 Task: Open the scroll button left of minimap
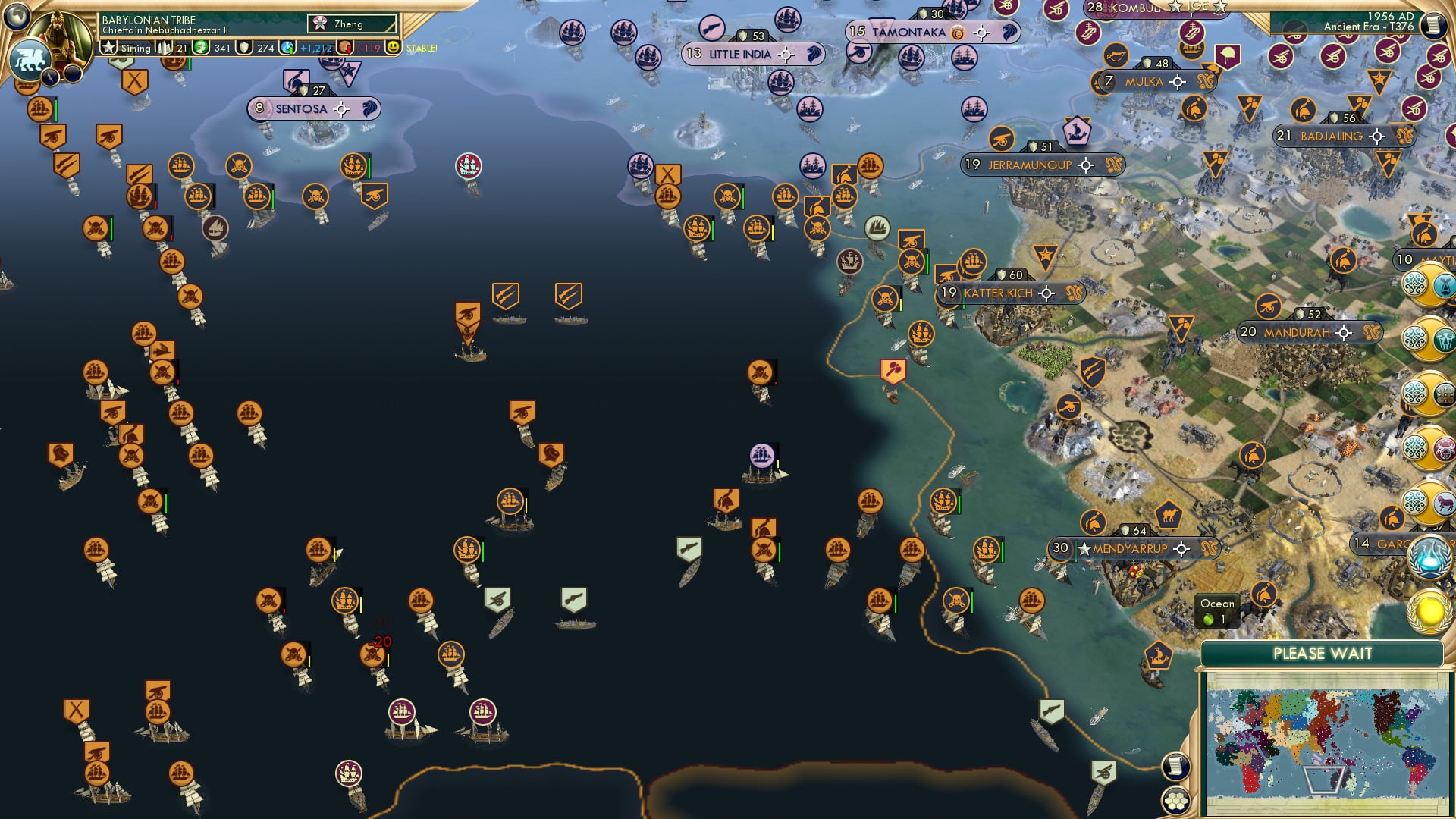1175,766
